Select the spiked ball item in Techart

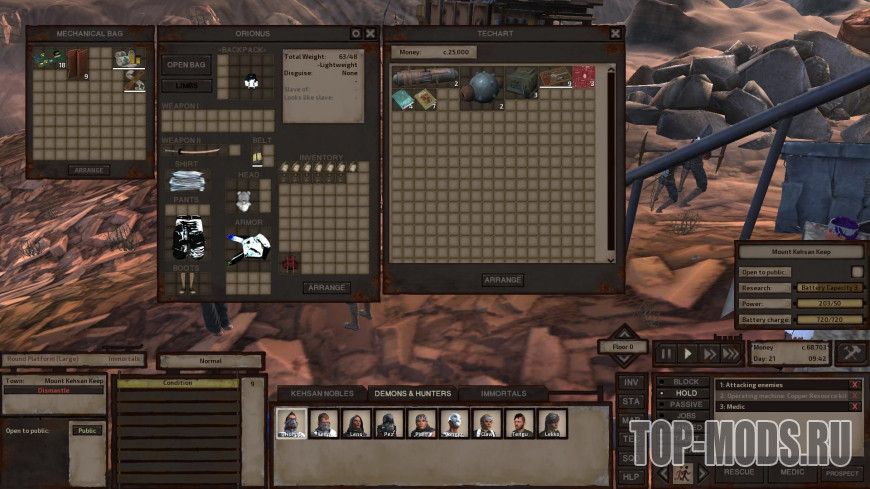click(x=483, y=83)
